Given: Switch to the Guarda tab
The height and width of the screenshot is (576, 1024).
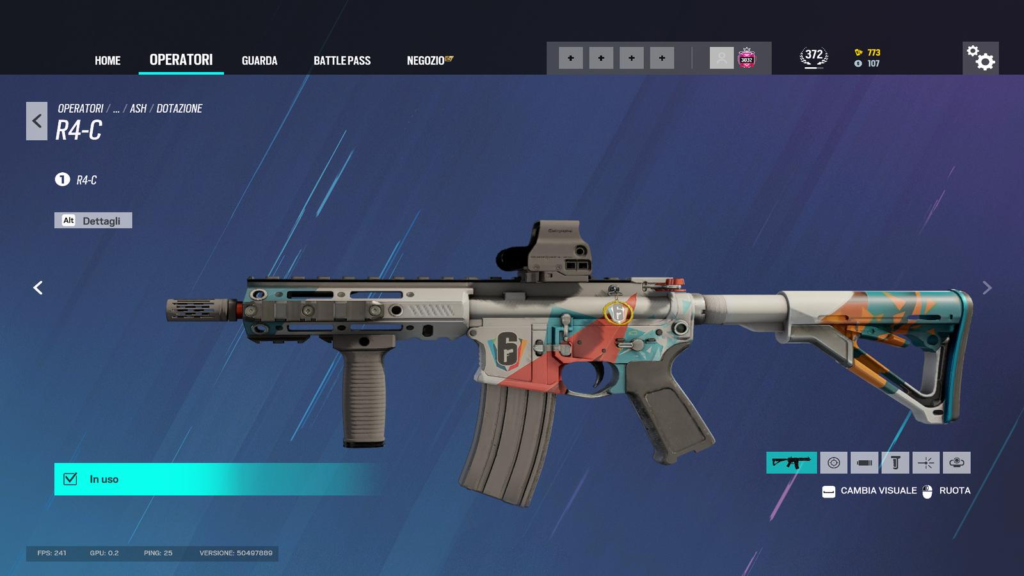Looking at the screenshot, I should [x=259, y=61].
